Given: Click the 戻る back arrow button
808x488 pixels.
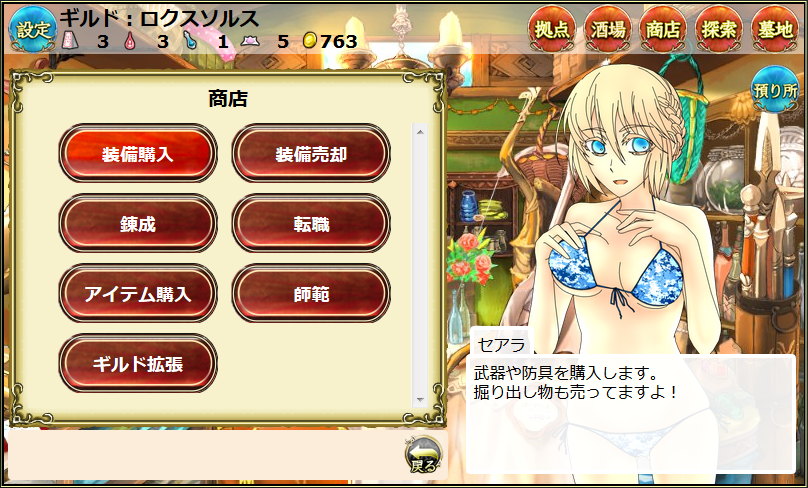Looking at the screenshot, I should [423, 456].
